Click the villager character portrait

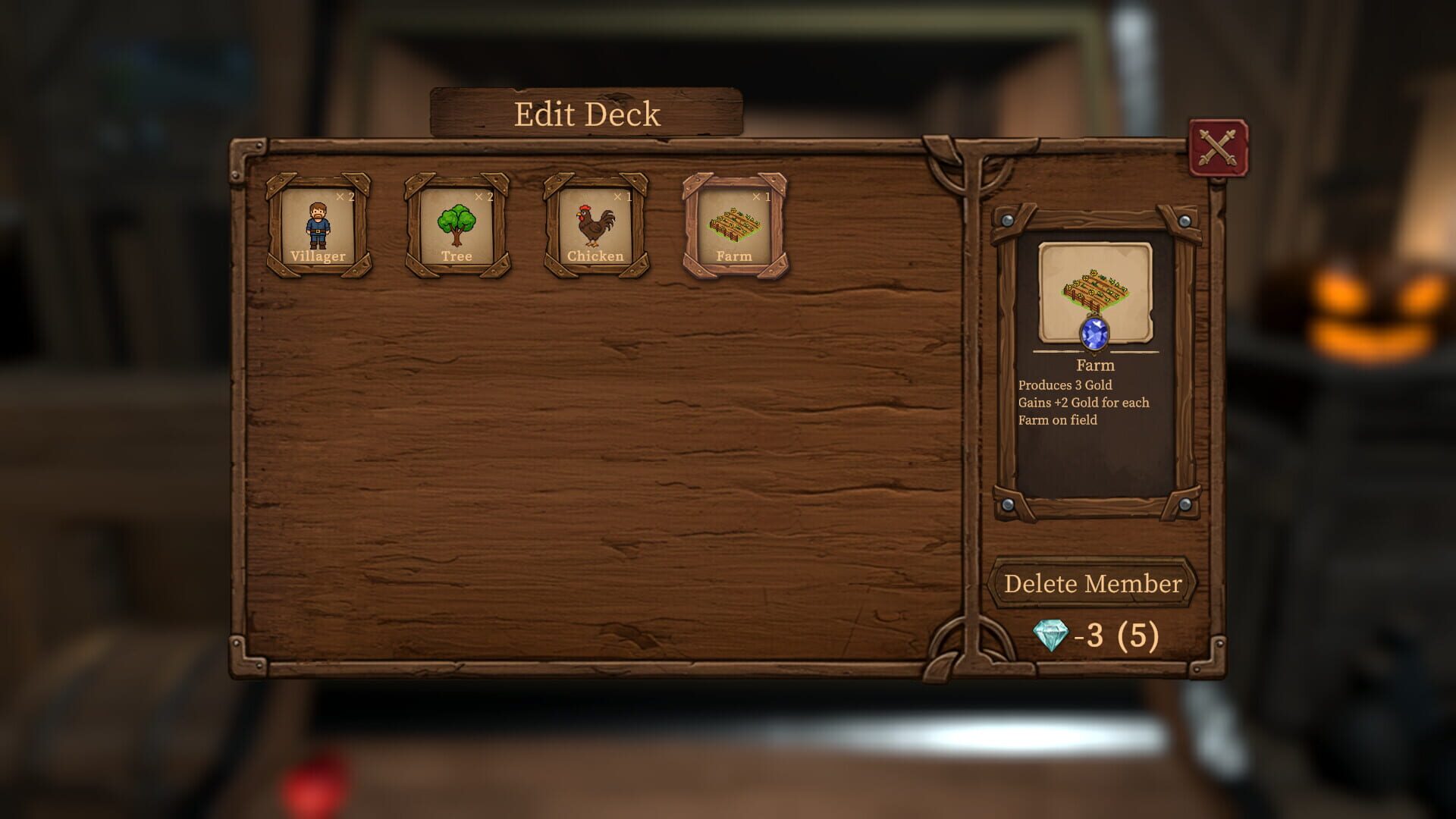click(x=320, y=224)
